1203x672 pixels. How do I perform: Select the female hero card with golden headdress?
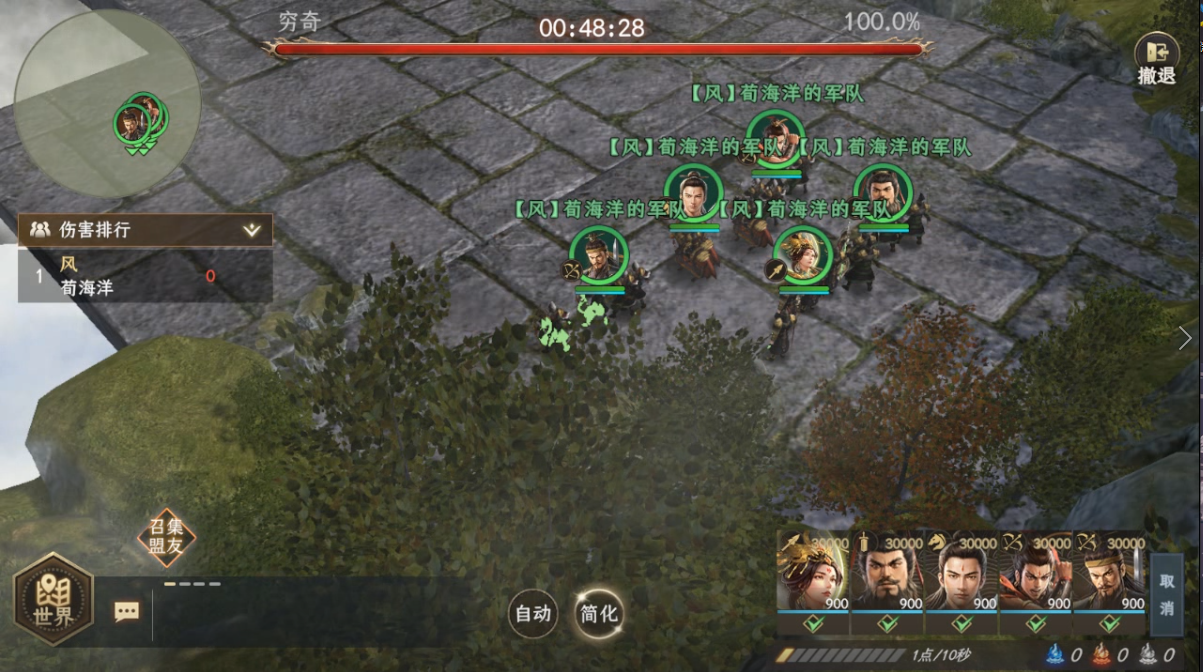813,577
